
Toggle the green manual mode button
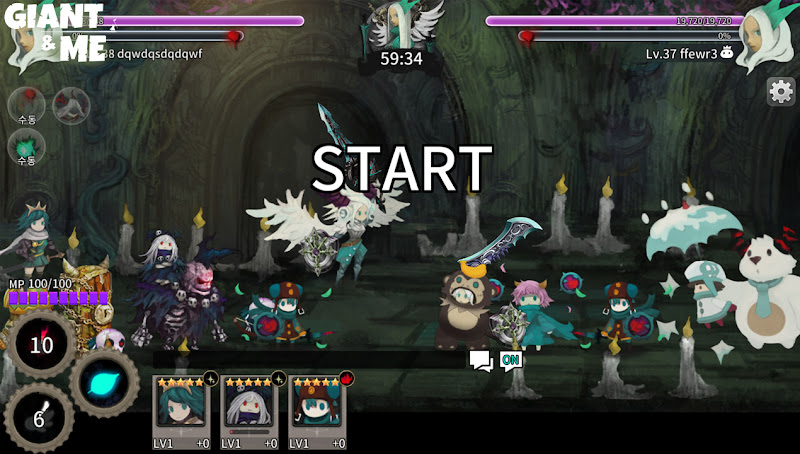coord(26,148)
